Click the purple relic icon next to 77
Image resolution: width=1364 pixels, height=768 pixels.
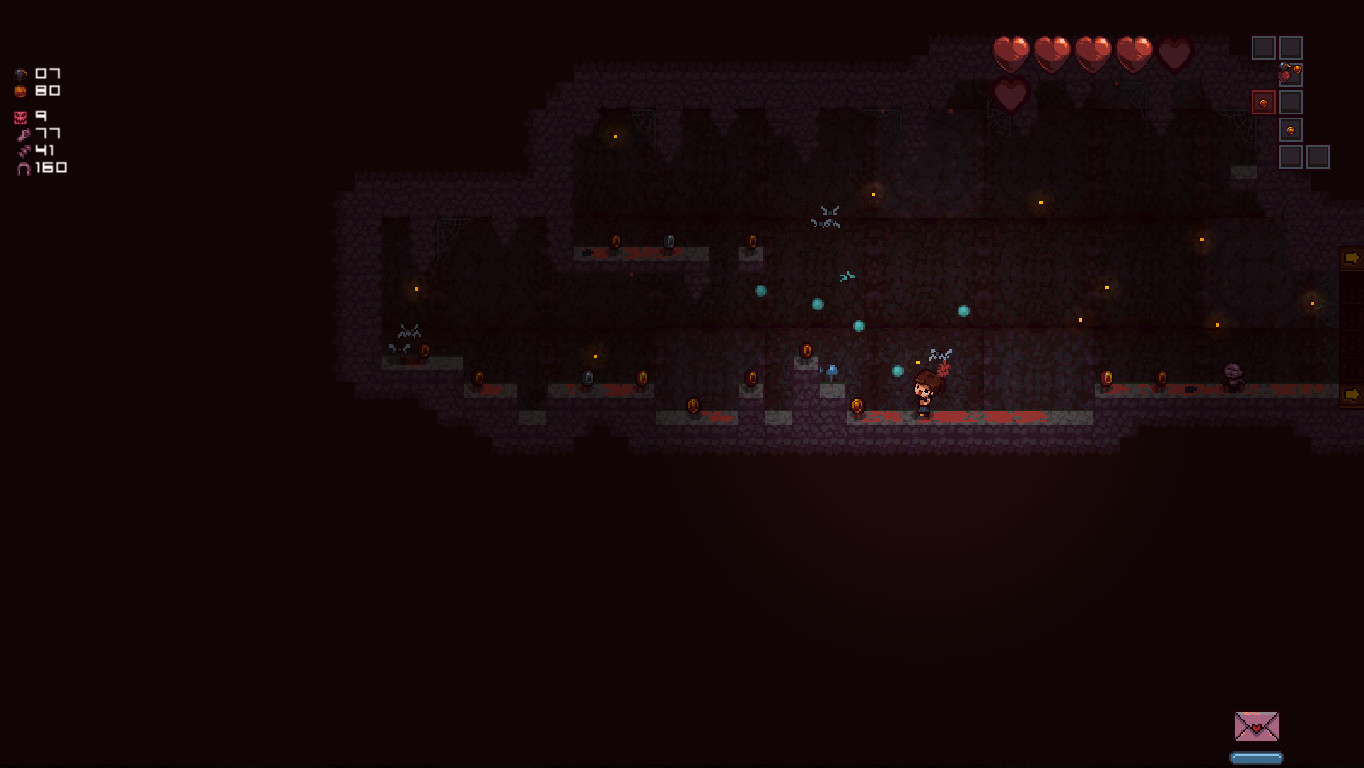pyautogui.click(x=23, y=134)
